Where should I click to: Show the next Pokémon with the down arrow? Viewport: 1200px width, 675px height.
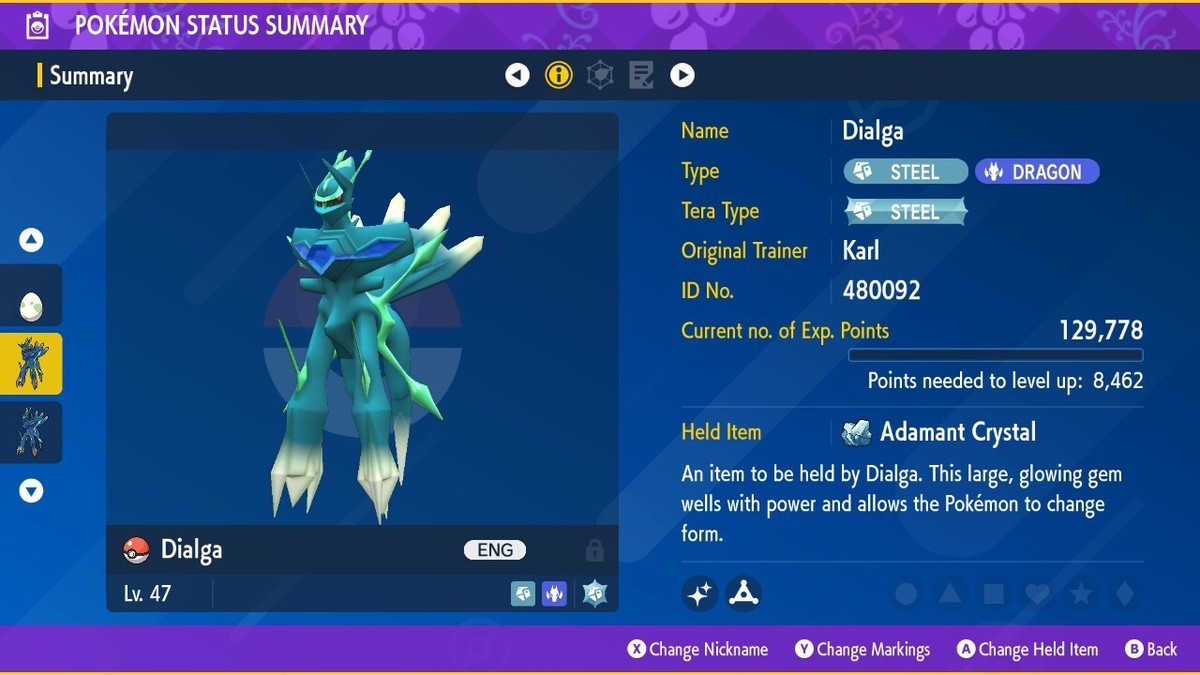click(x=31, y=491)
